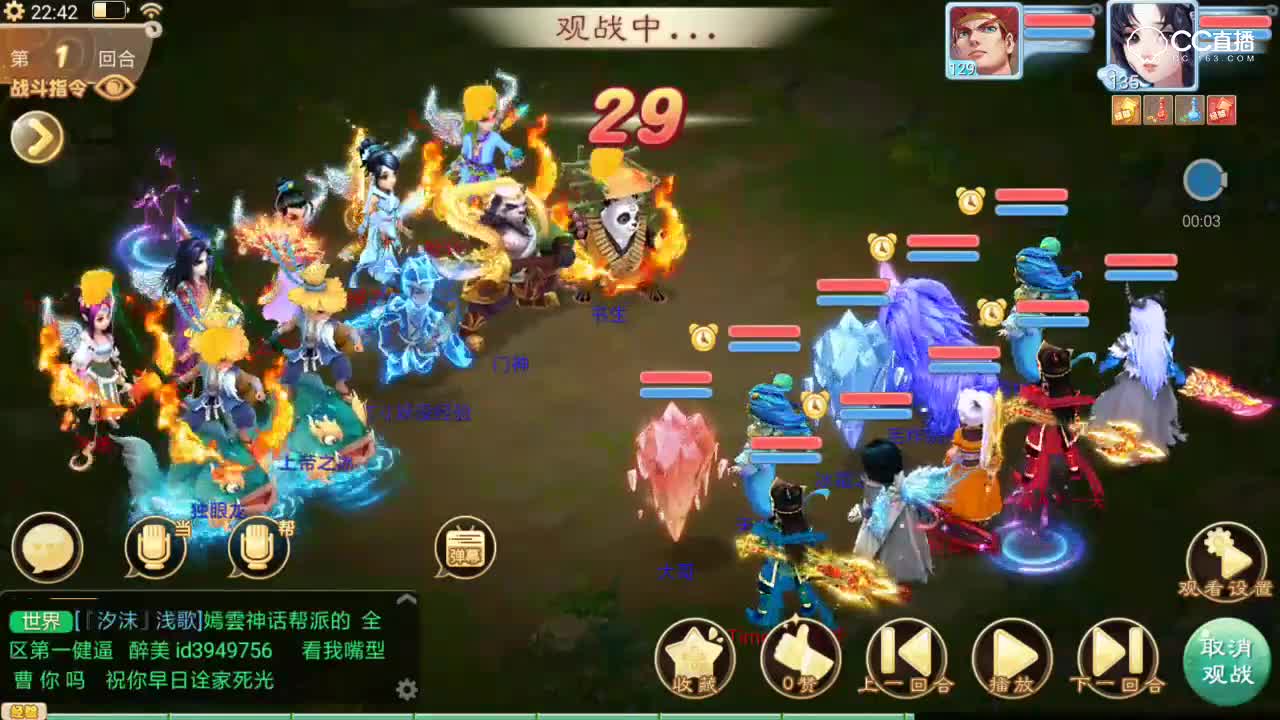Select the 帮 microphone channel icon

point(258,548)
